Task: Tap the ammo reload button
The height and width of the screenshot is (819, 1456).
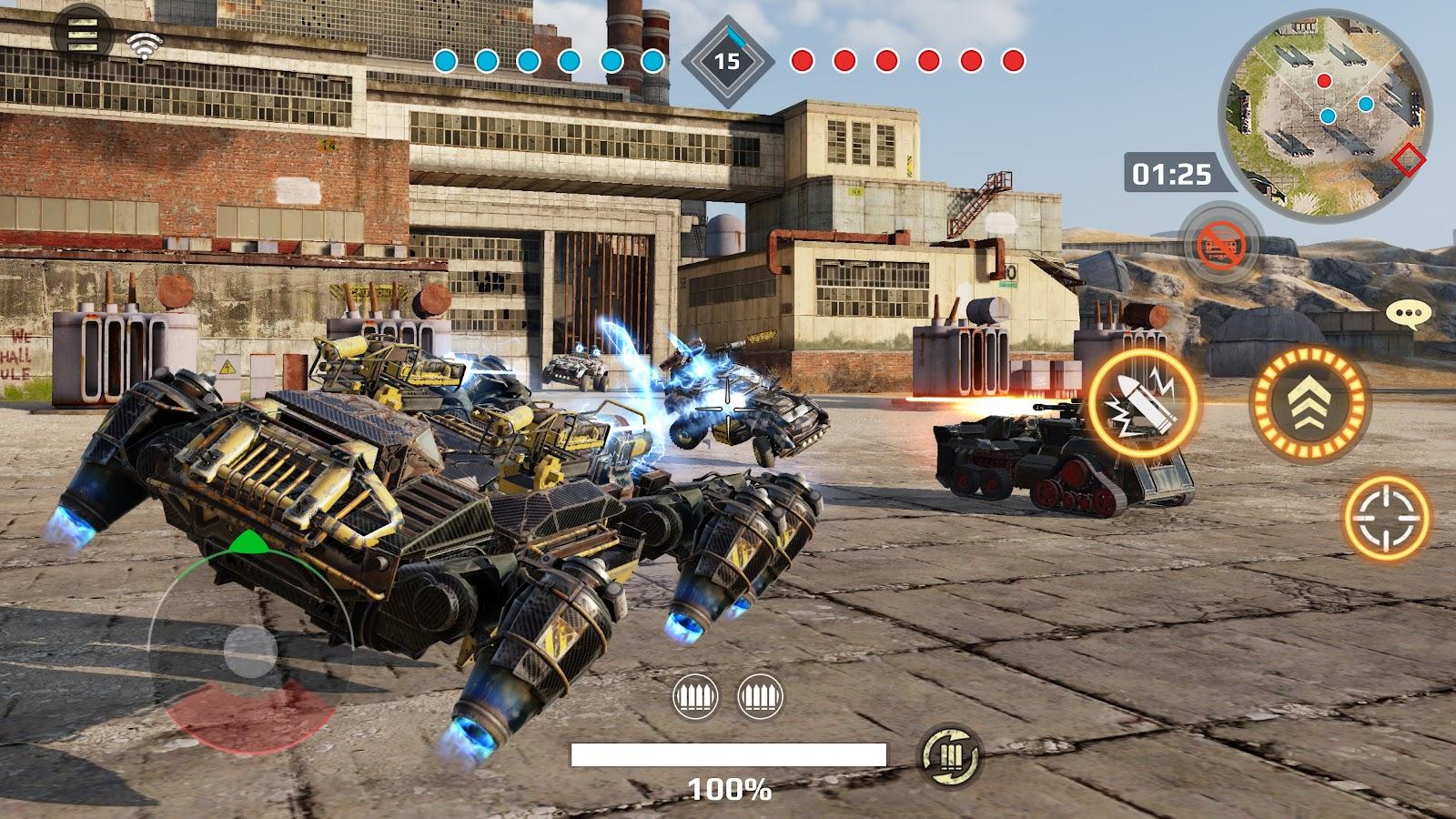Action: 950,755
